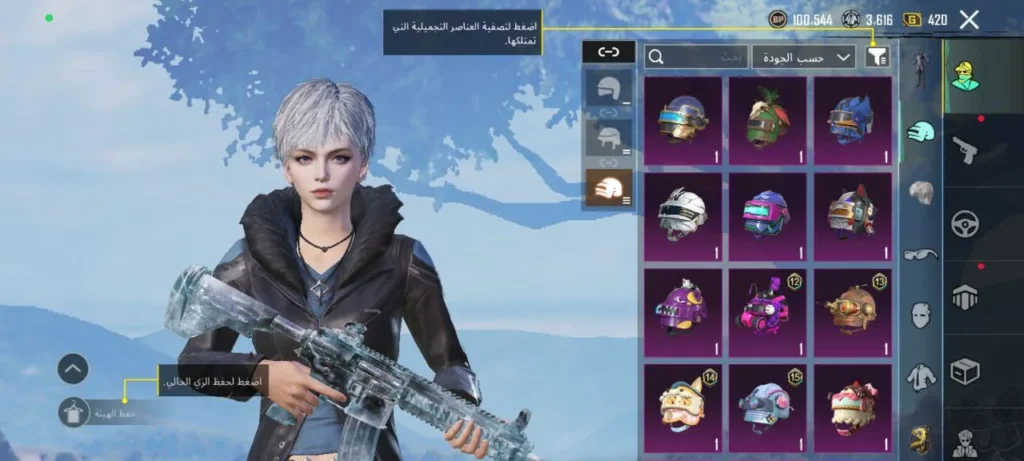The height and width of the screenshot is (461, 1024).
Task: Select the glasses subcategory icon
Action: (921, 254)
